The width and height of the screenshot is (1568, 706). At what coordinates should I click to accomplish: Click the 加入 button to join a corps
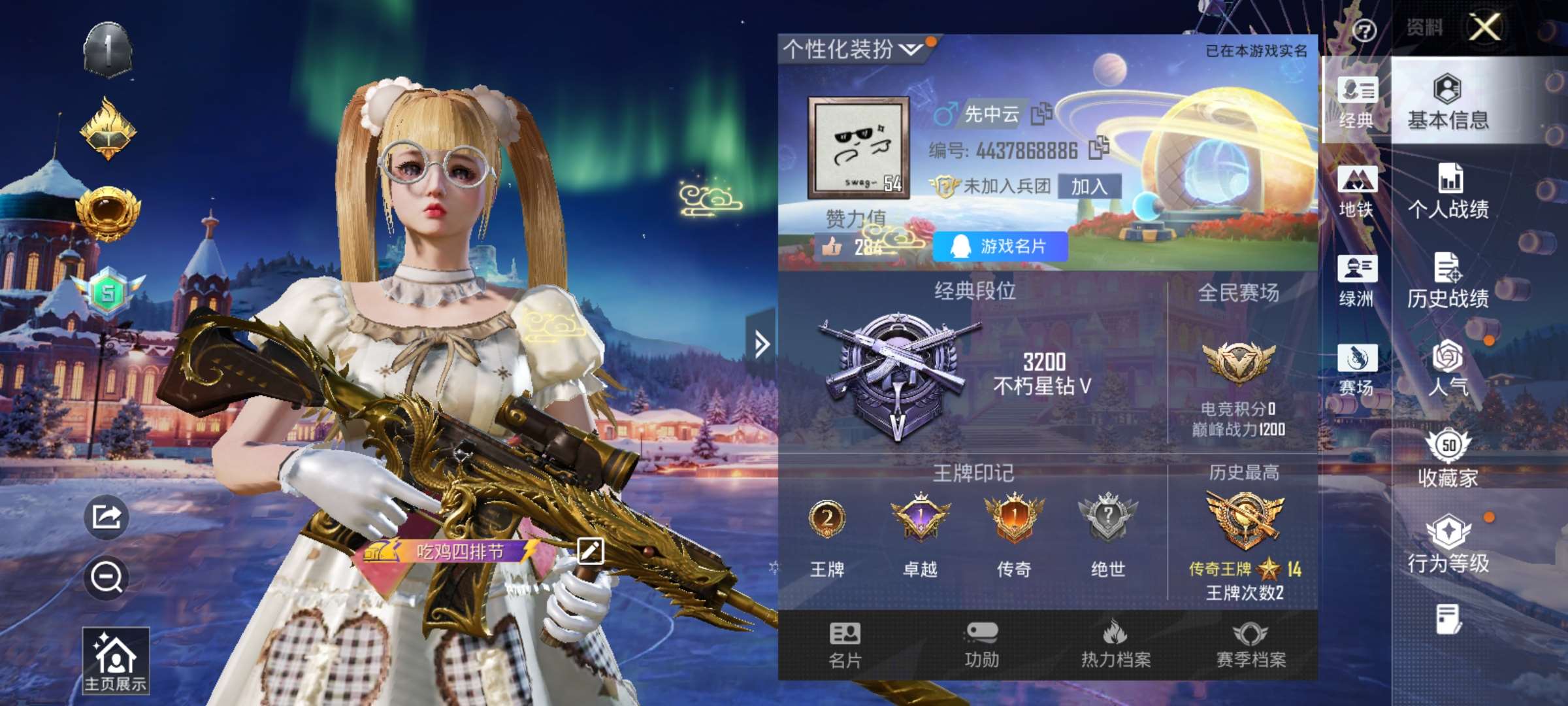pos(1089,187)
